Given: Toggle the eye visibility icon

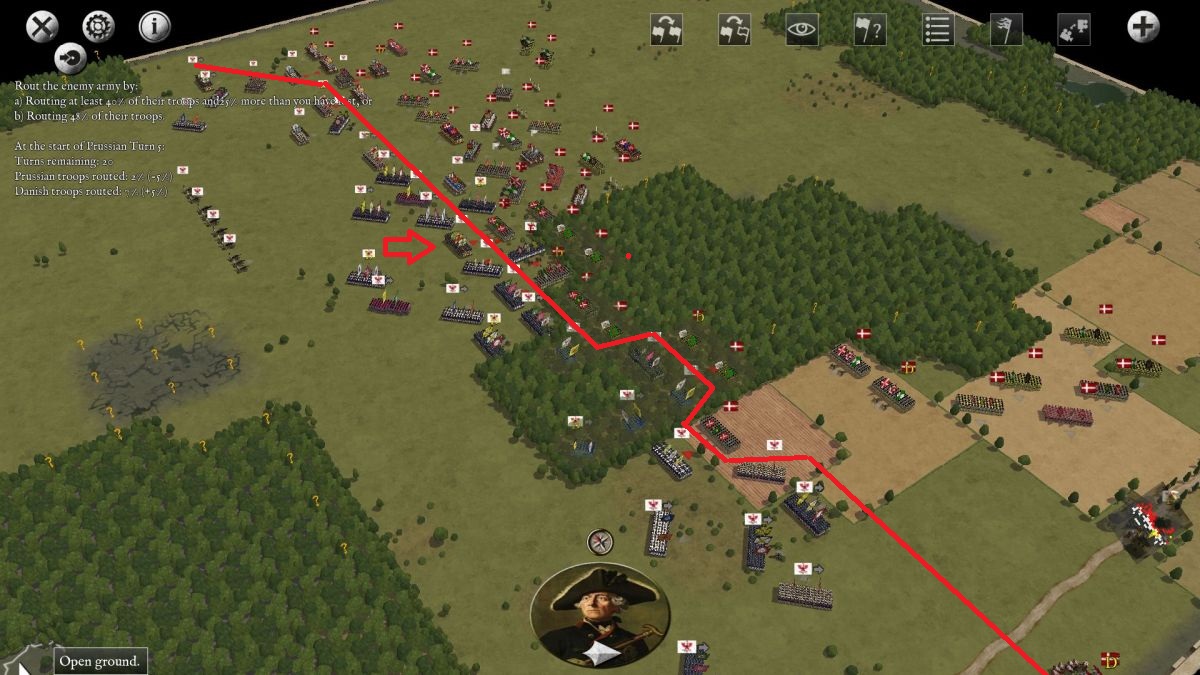Looking at the screenshot, I should [802, 29].
